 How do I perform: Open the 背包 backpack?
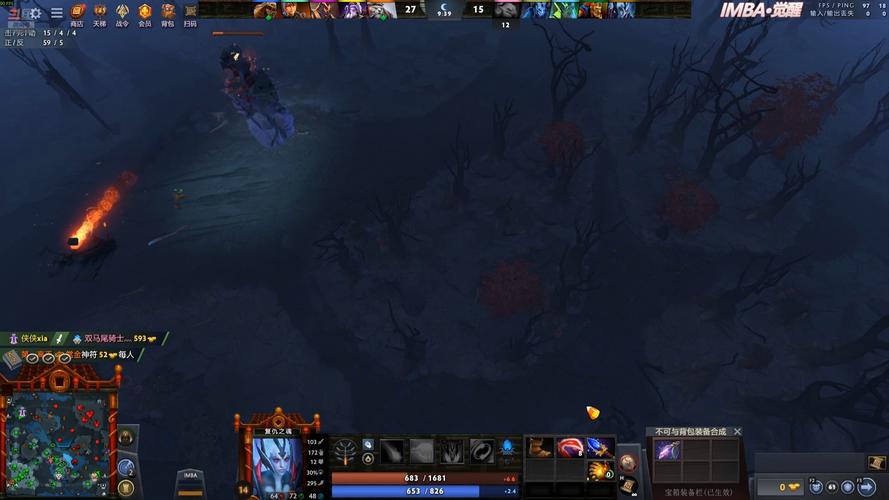click(x=167, y=14)
